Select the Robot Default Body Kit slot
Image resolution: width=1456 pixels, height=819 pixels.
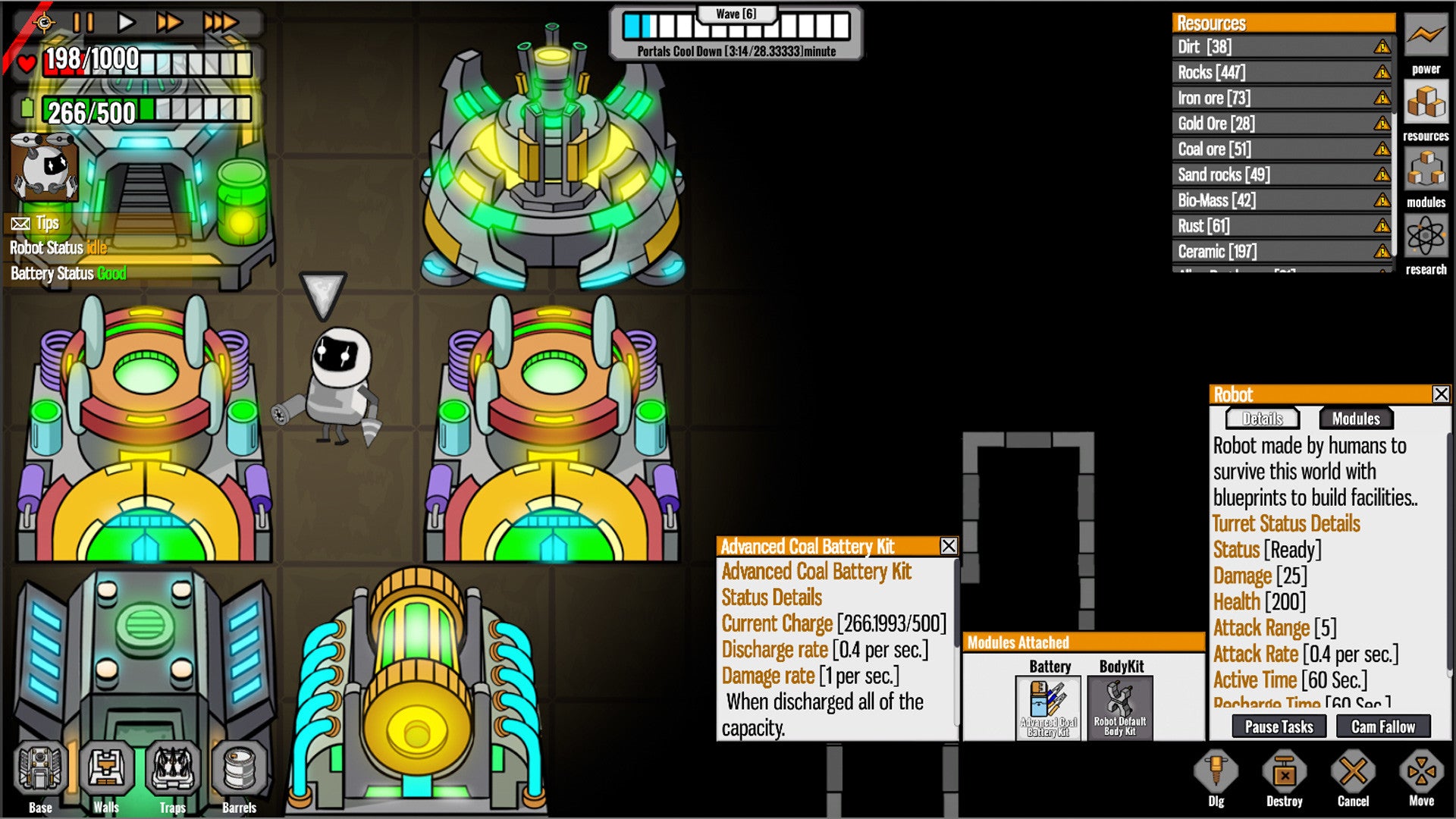[x=1120, y=708]
